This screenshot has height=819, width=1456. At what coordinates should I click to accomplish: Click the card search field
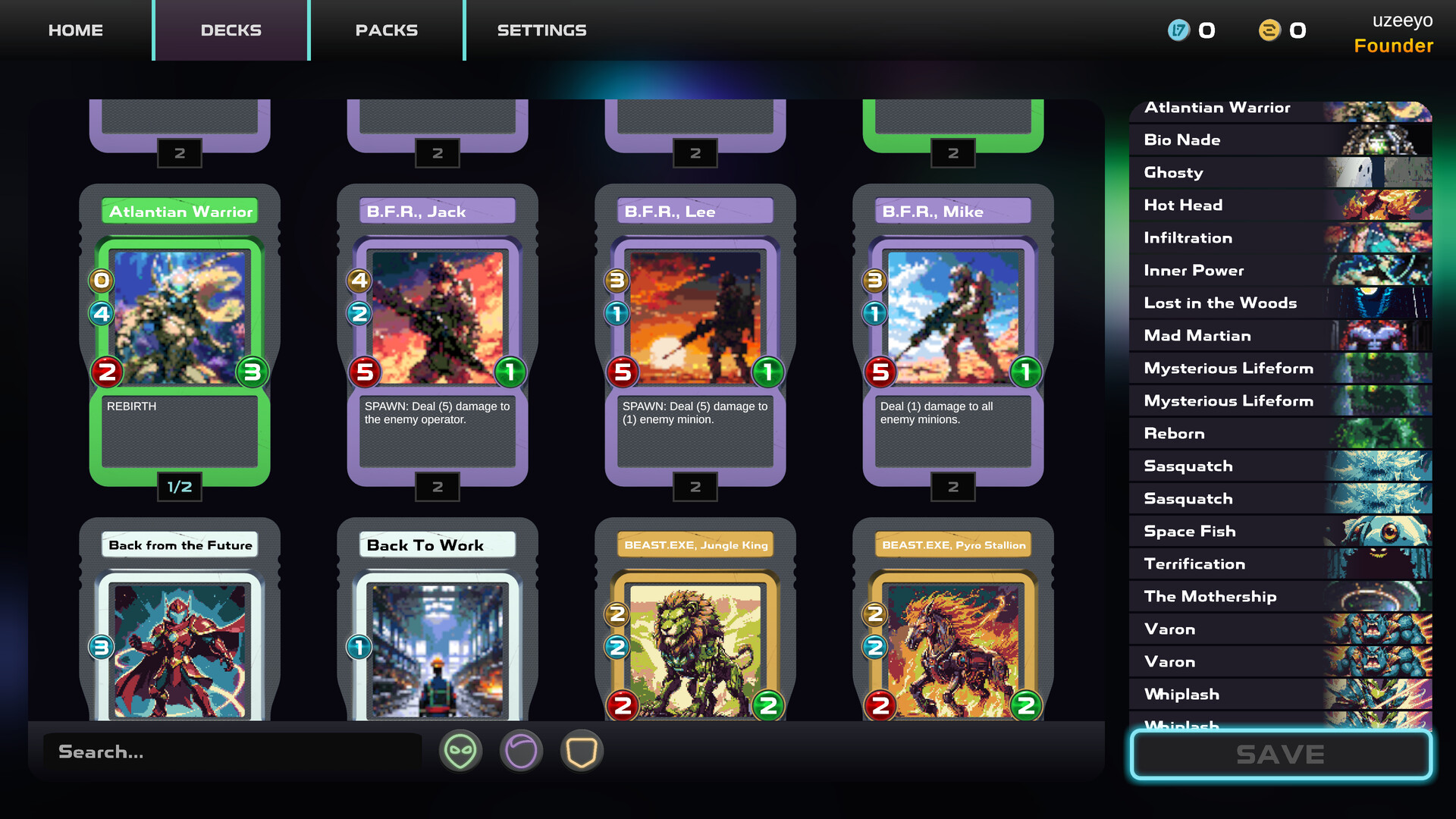point(231,752)
